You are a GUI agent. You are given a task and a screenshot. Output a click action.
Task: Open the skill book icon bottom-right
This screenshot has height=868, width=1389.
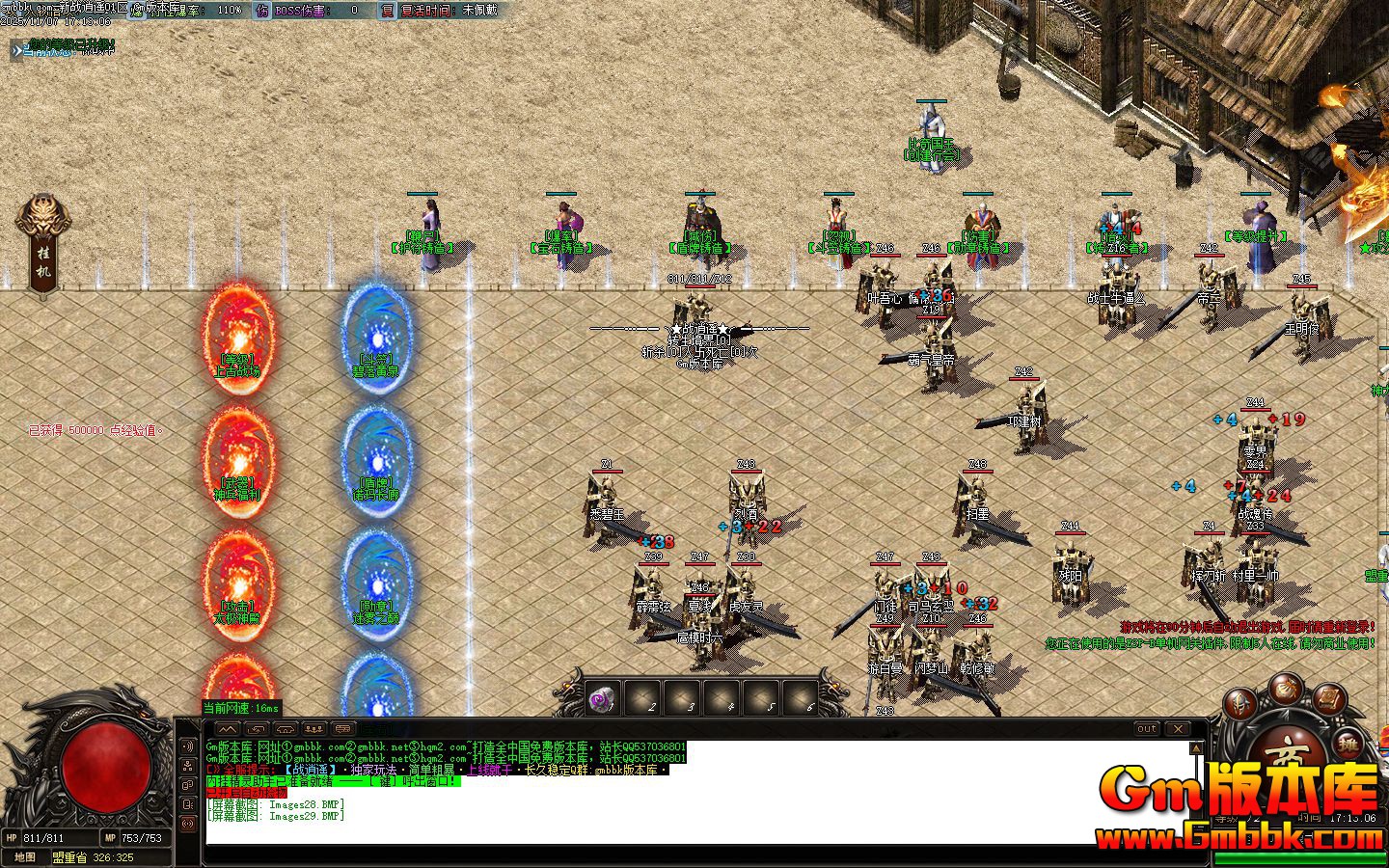pyautogui.click(x=1329, y=699)
